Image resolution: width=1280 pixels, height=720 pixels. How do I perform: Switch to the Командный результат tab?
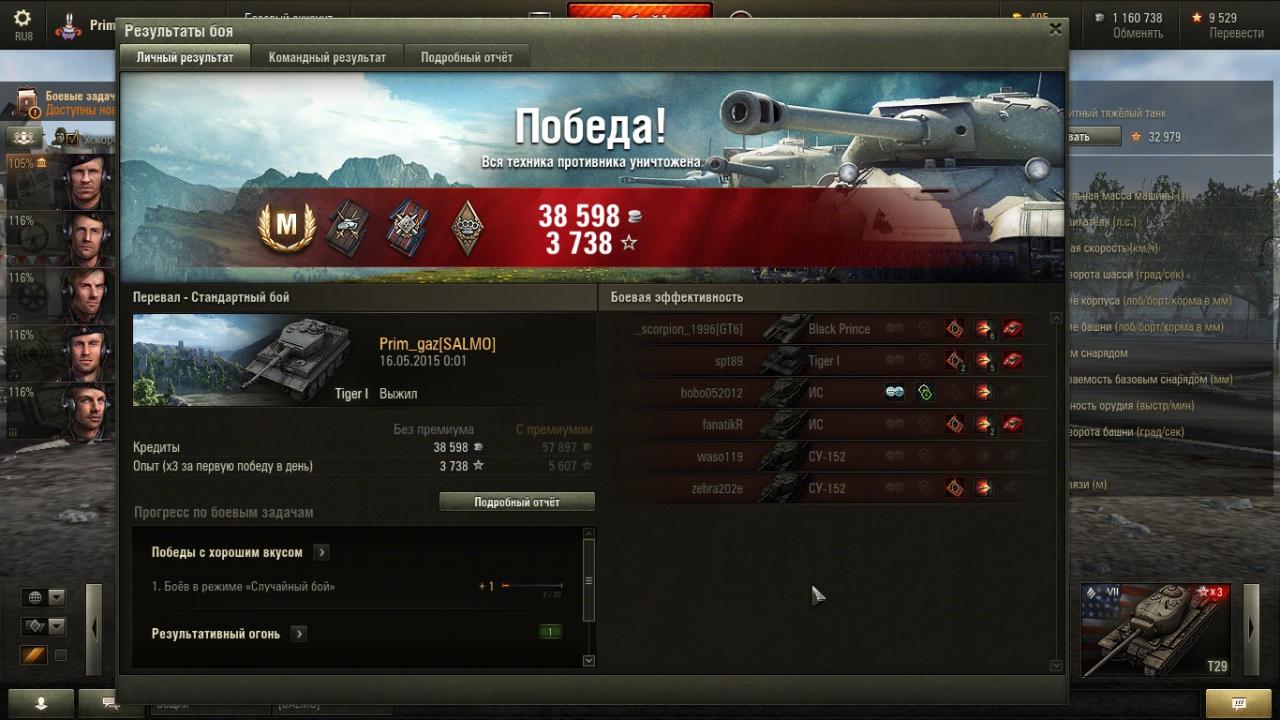pos(327,57)
